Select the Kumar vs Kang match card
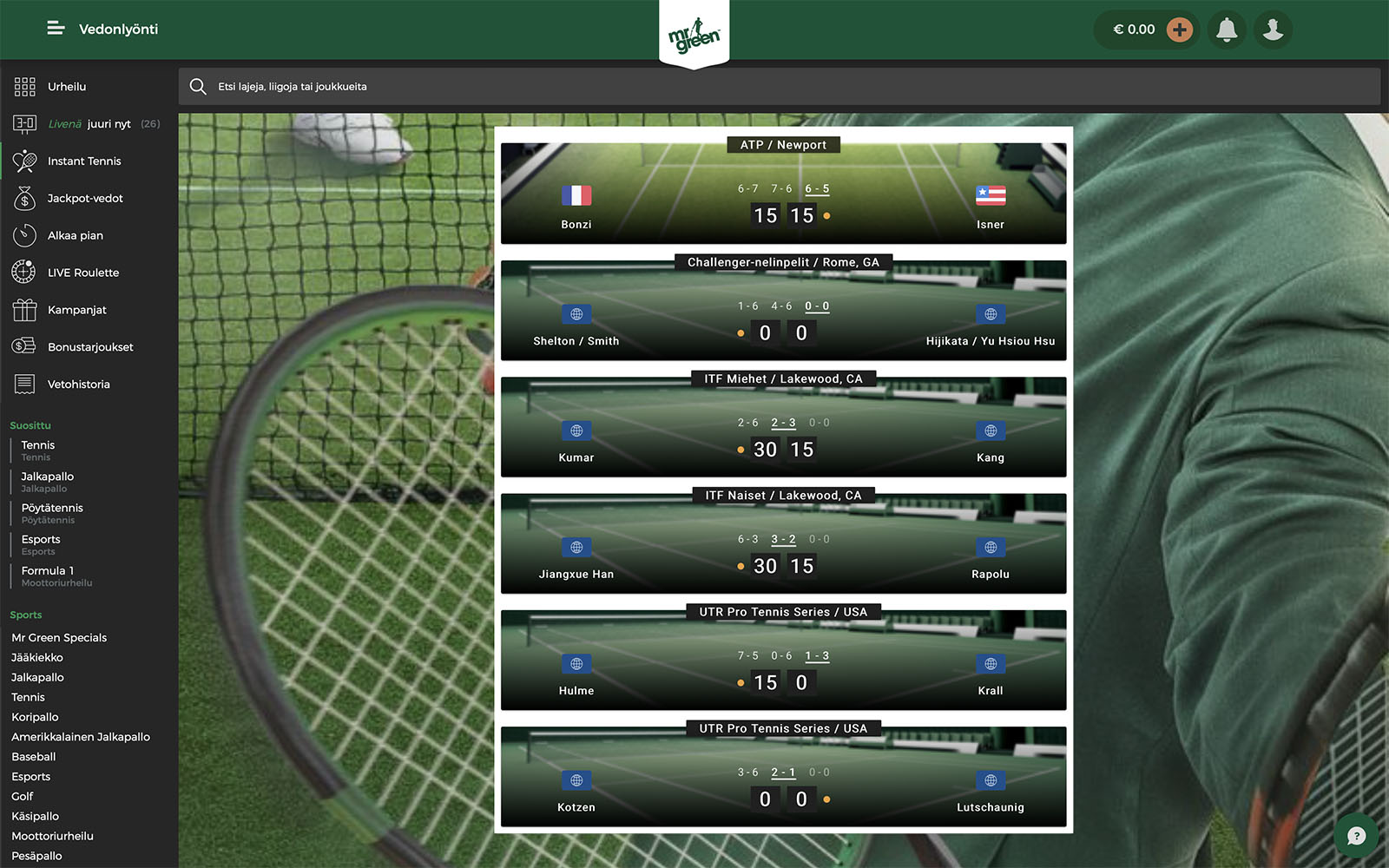The width and height of the screenshot is (1389, 868). coord(783,428)
